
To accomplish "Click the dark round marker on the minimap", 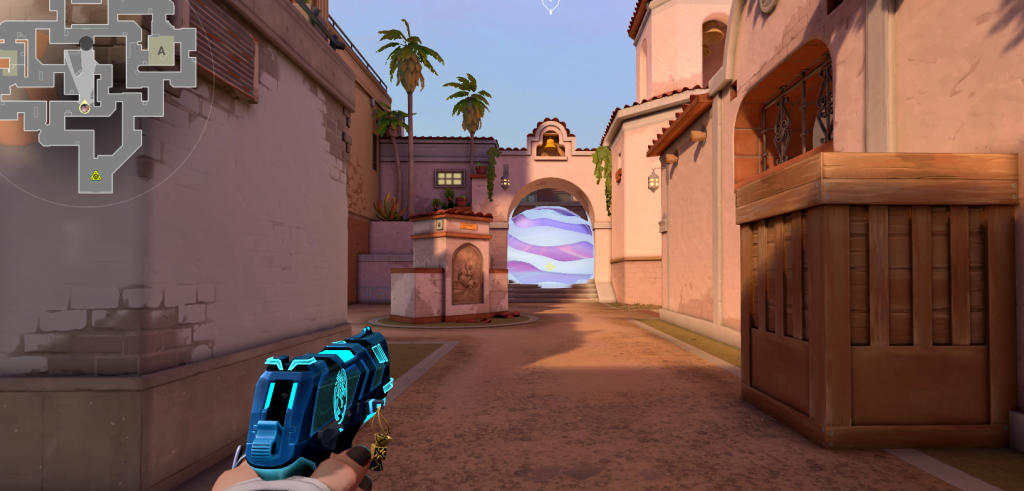I will click(x=86, y=43).
